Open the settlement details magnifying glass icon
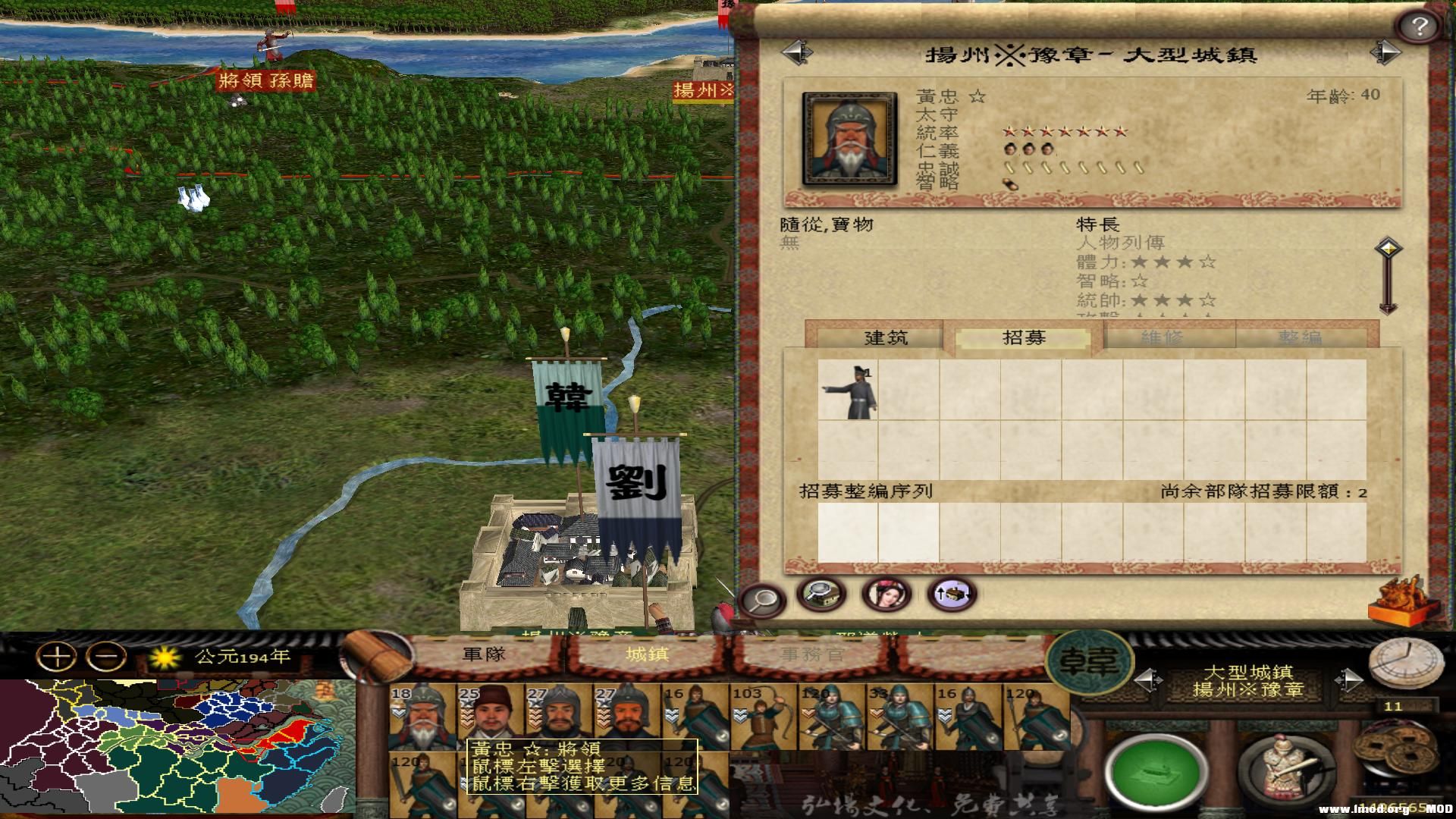Image resolution: width=1456 pixels, height=819 pixels. pyautogui.click(x=764, y=598)
